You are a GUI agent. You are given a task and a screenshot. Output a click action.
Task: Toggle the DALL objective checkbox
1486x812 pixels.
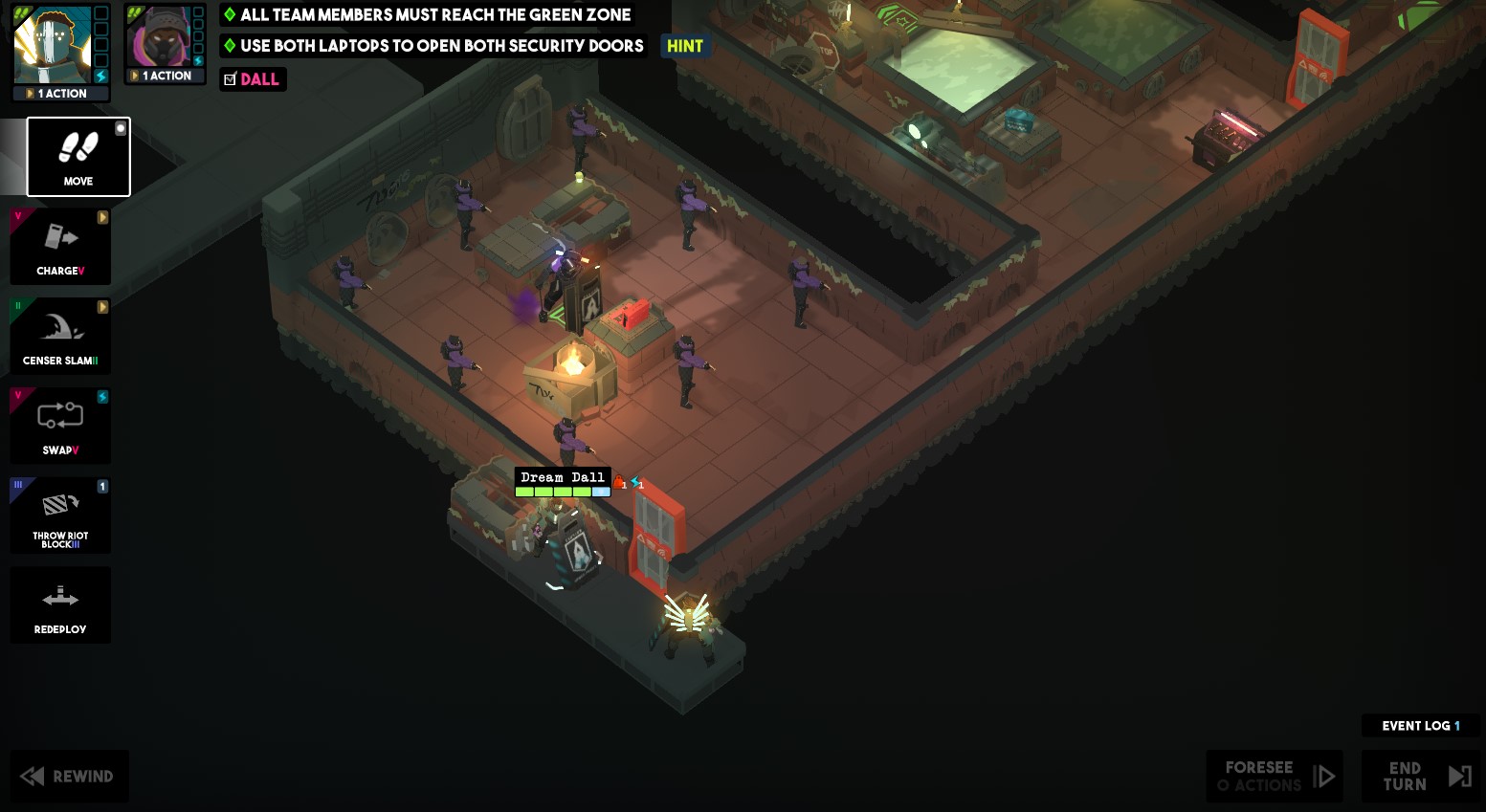click(229, 79)
